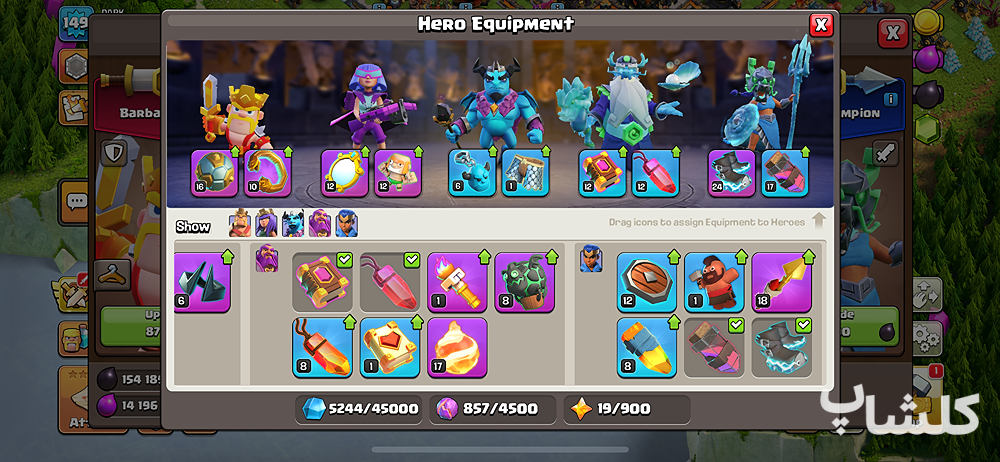Select the Rage Gem level 8
This screenshot has height=462, width=1000.
pos(322,347)
